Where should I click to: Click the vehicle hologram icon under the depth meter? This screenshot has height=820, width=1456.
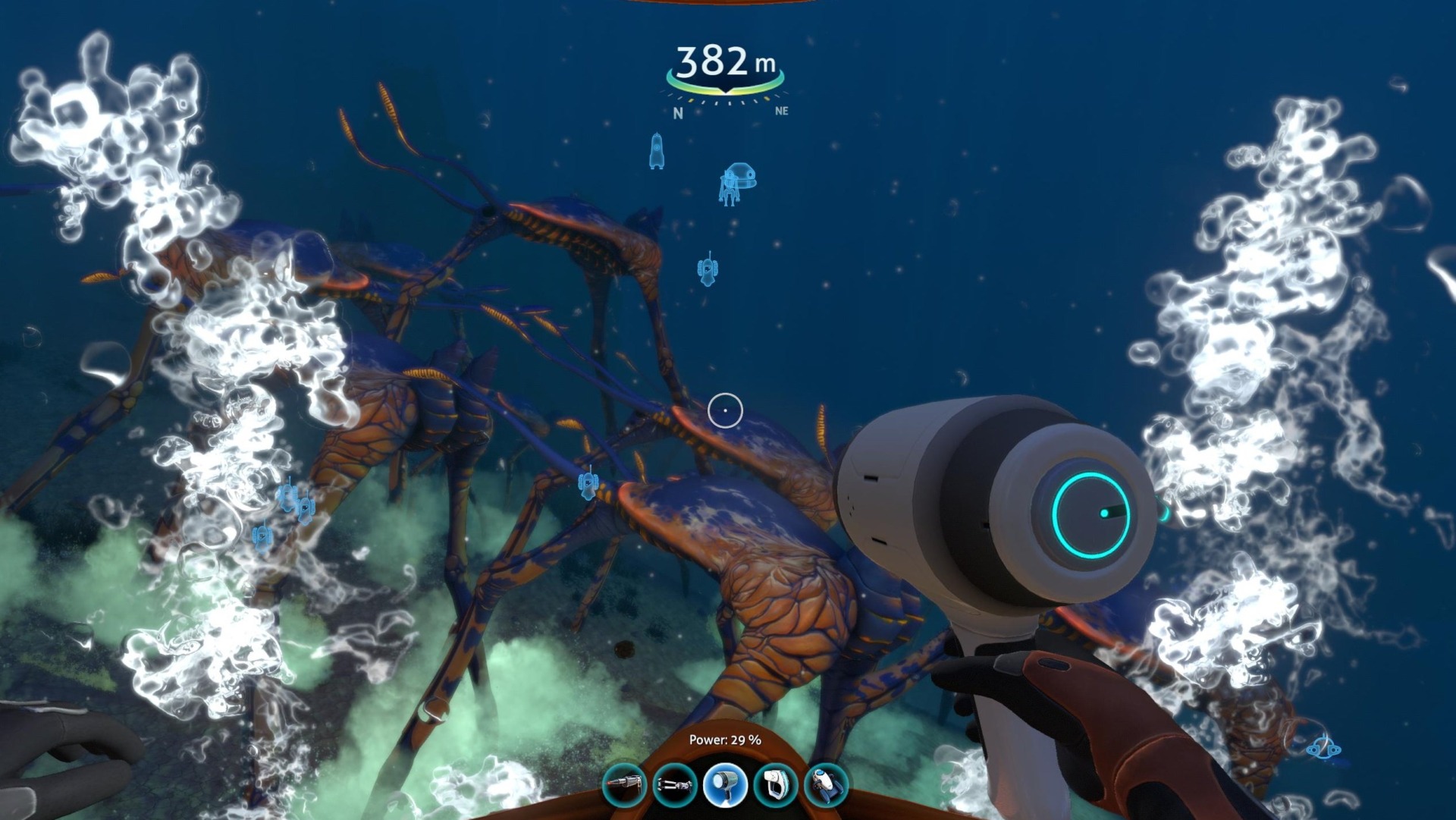pyautogui.click(x=739, y=182)
